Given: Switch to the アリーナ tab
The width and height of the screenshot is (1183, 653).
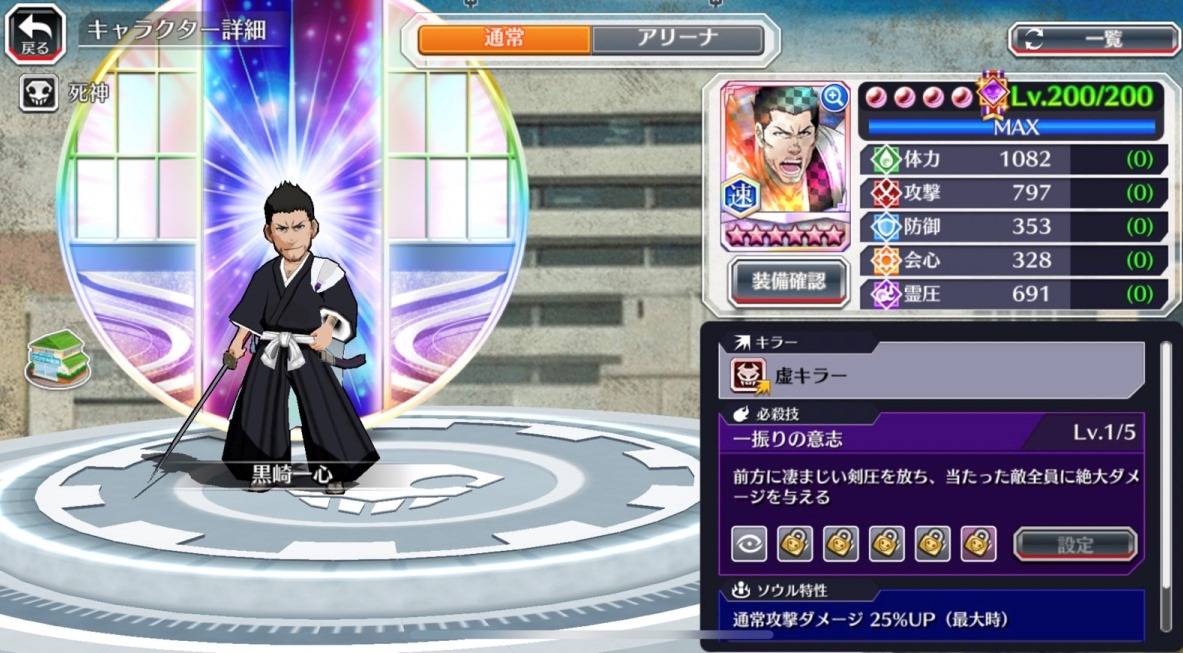Looking at the screenshot, I should pyautogui.click(x=677, y=39).
